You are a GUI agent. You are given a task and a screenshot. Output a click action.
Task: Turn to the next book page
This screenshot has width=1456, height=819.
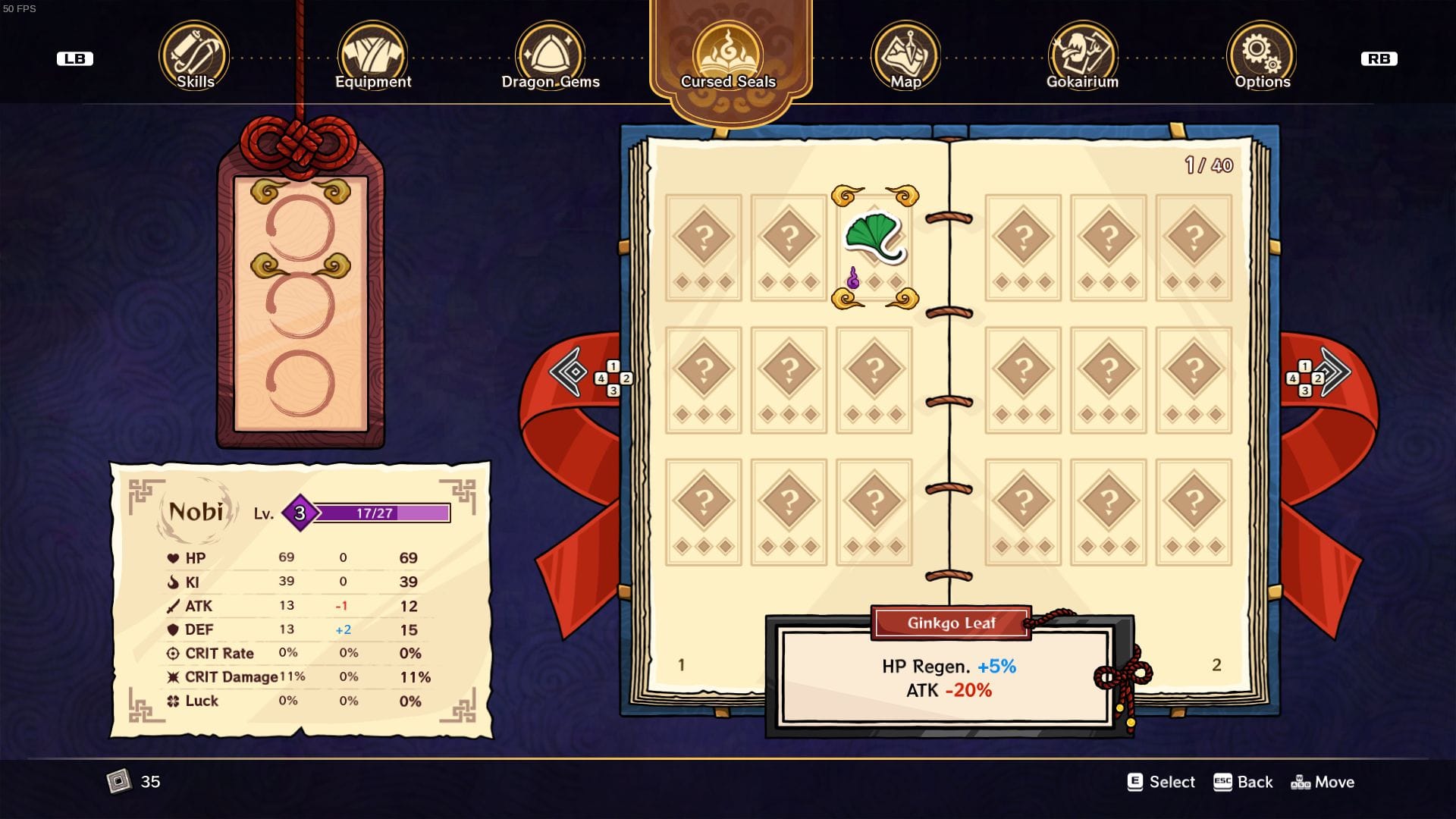click(x=1334, y=372)
